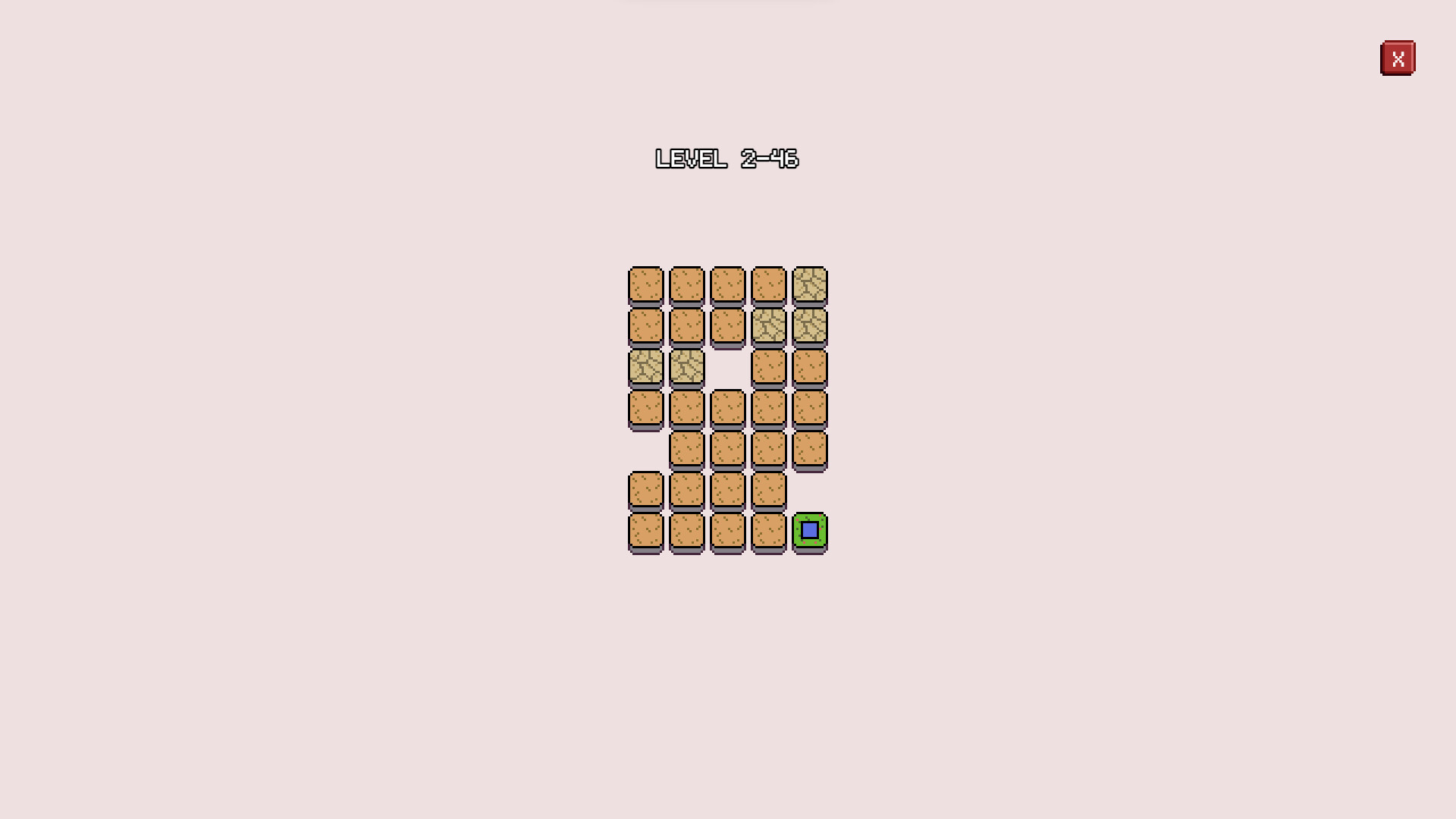The width and height of the screenshot is (1456, 819).
Task: Select the center tile of the puzzle grid
Action: (728, 409)
